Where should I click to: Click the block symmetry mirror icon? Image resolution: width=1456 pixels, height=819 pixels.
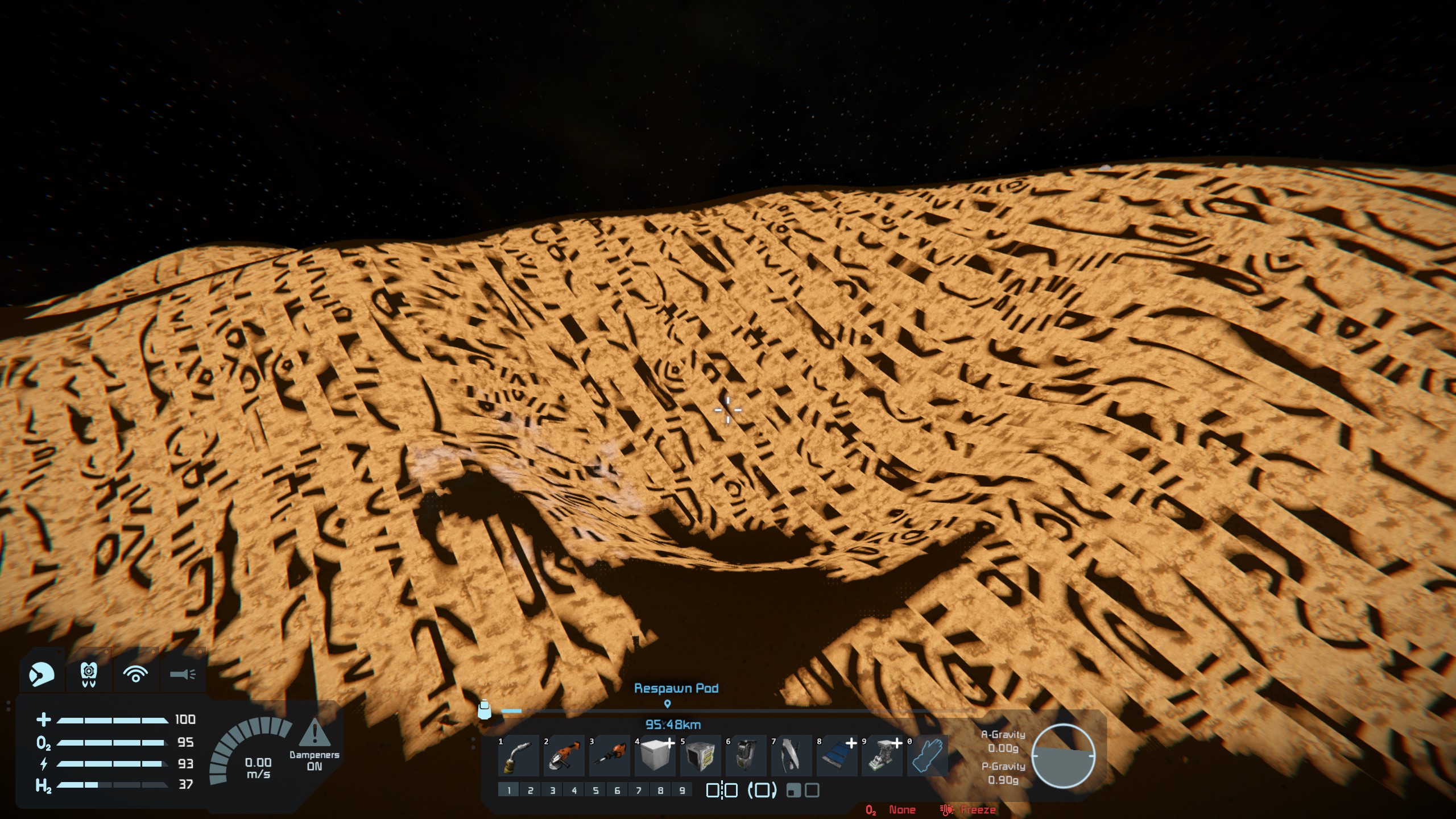pos(722,790)
